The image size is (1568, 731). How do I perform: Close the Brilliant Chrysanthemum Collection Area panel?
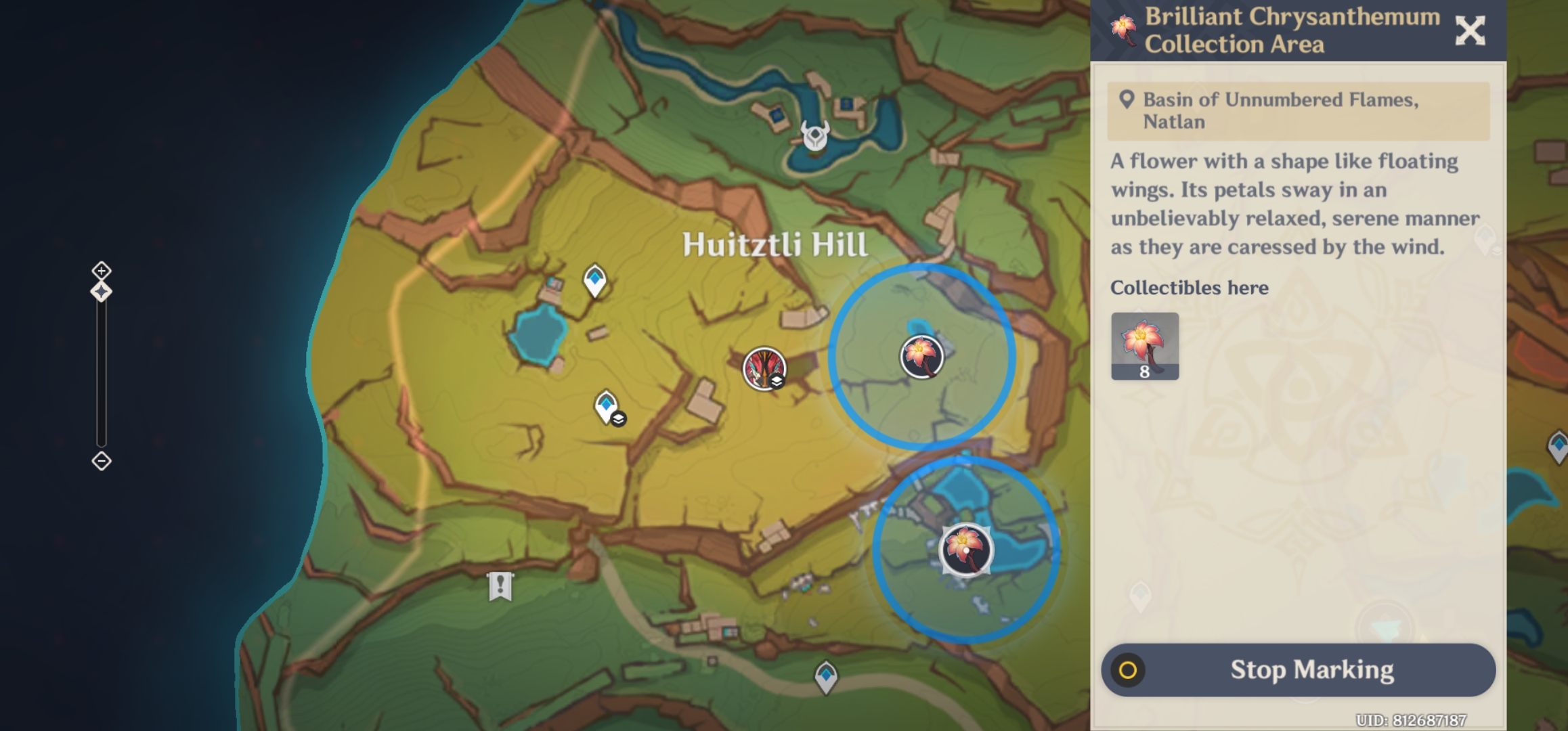point(1471,30)
